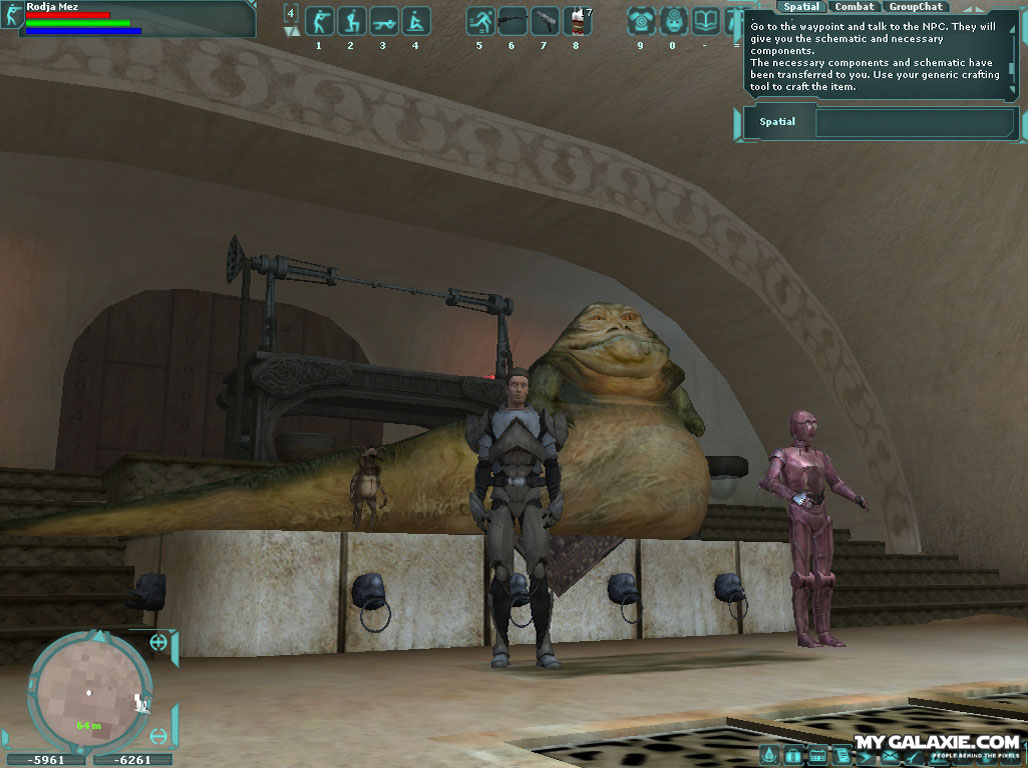Viewport: 1028px width, 768px height.
Task: Use the item stack showing 17
Action: (576, 21)
